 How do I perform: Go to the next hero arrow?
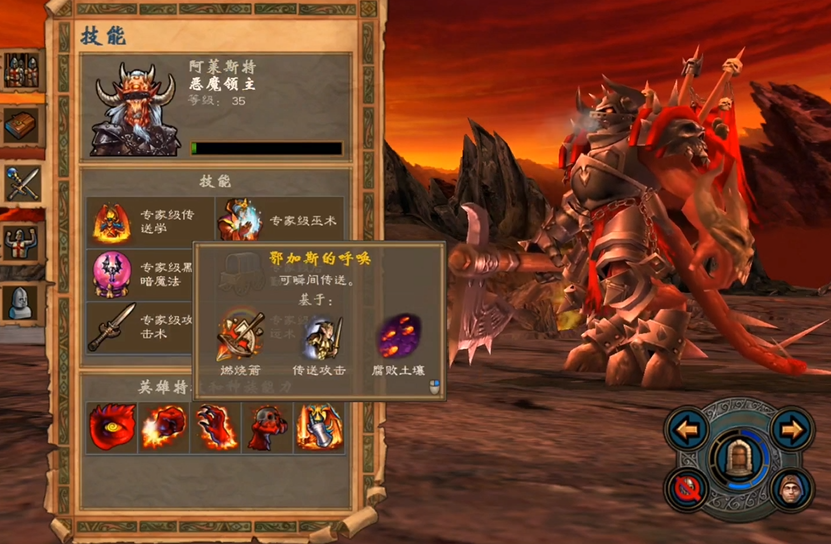792,431
